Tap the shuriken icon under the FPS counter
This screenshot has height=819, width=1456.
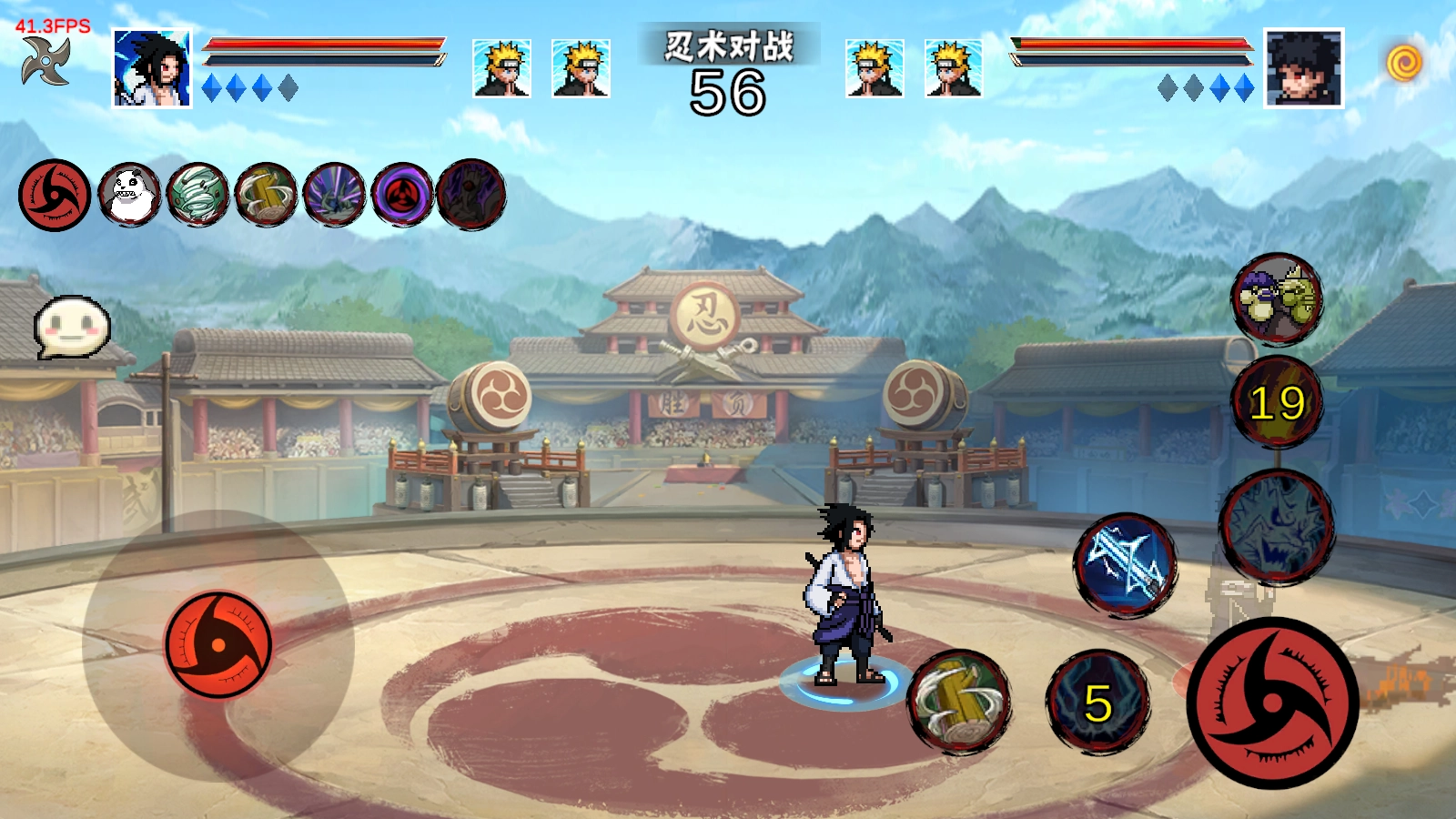pyautogui.click(x=46, y=62)
